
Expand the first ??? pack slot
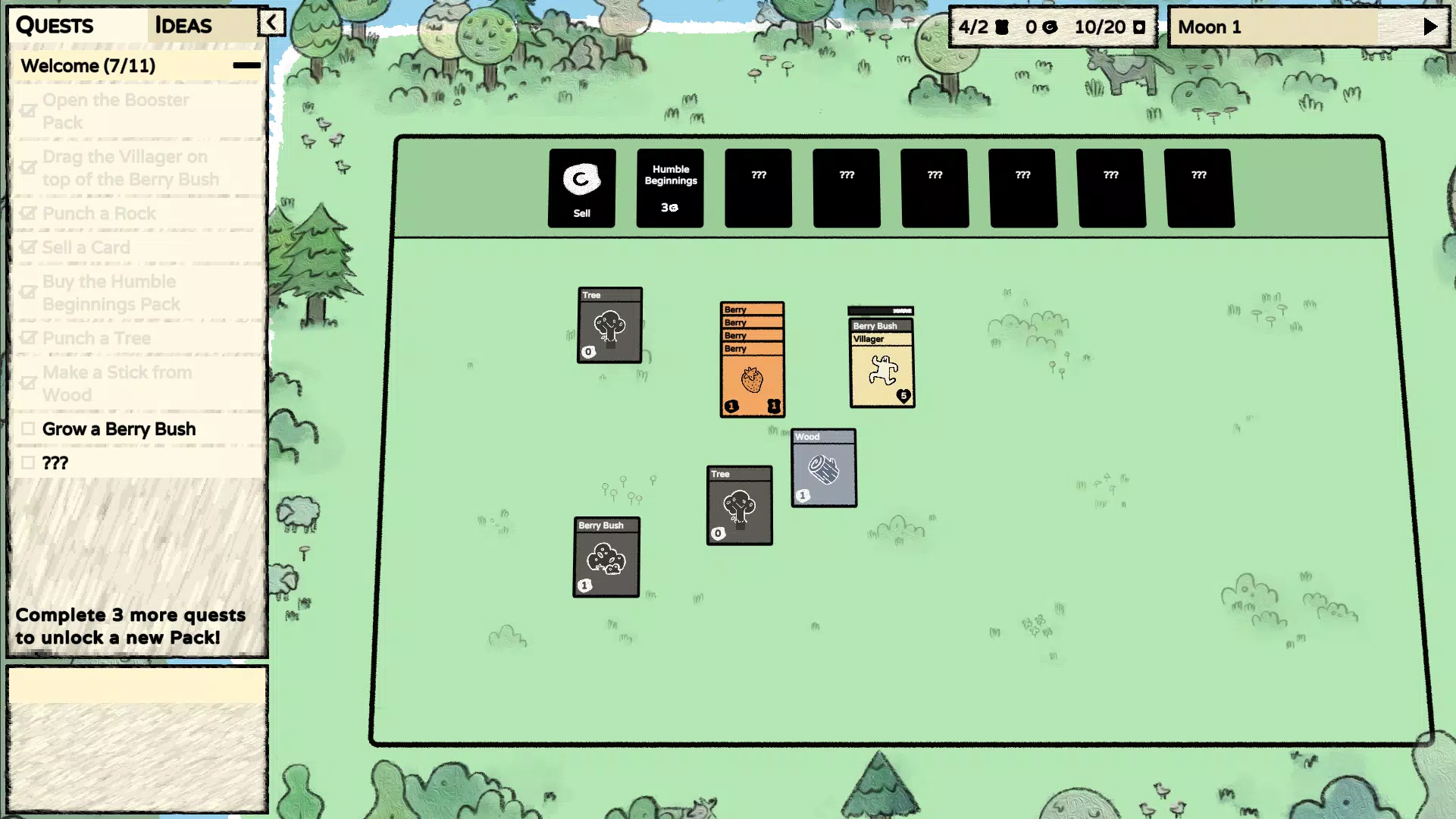pos(758,187)
